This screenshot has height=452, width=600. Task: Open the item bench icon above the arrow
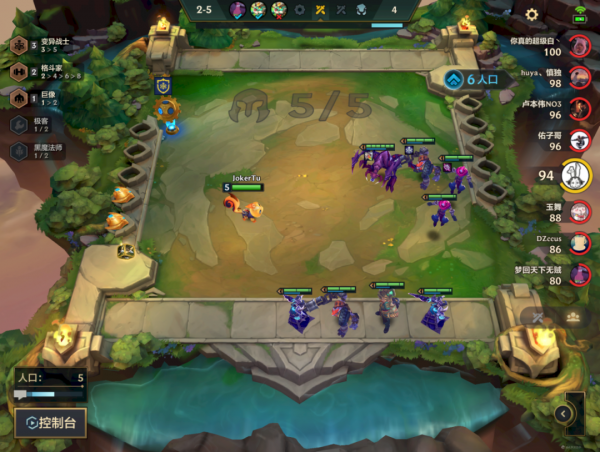(x=574, y=317)
